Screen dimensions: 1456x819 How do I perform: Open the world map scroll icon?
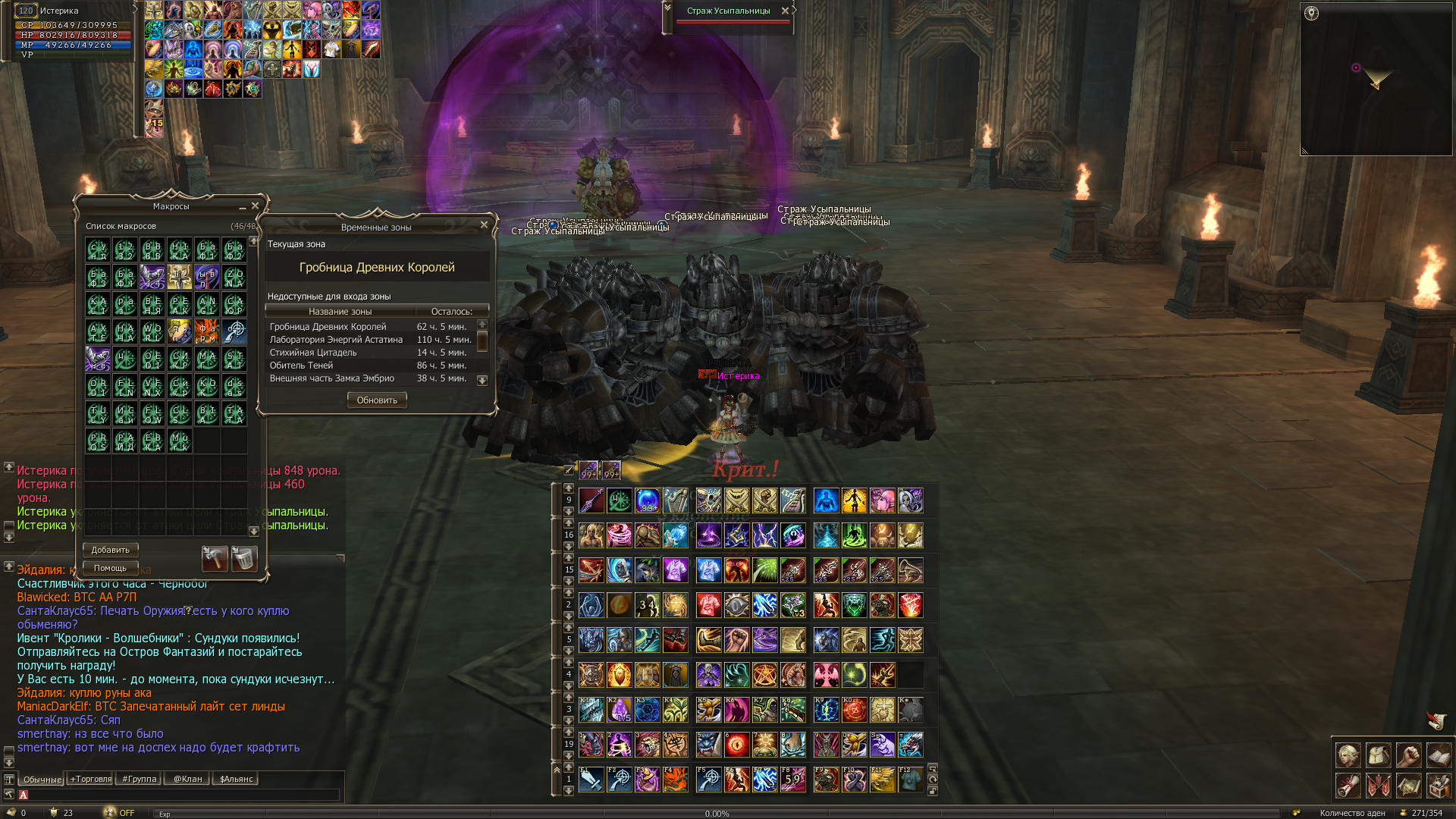tap(1408, 786)
